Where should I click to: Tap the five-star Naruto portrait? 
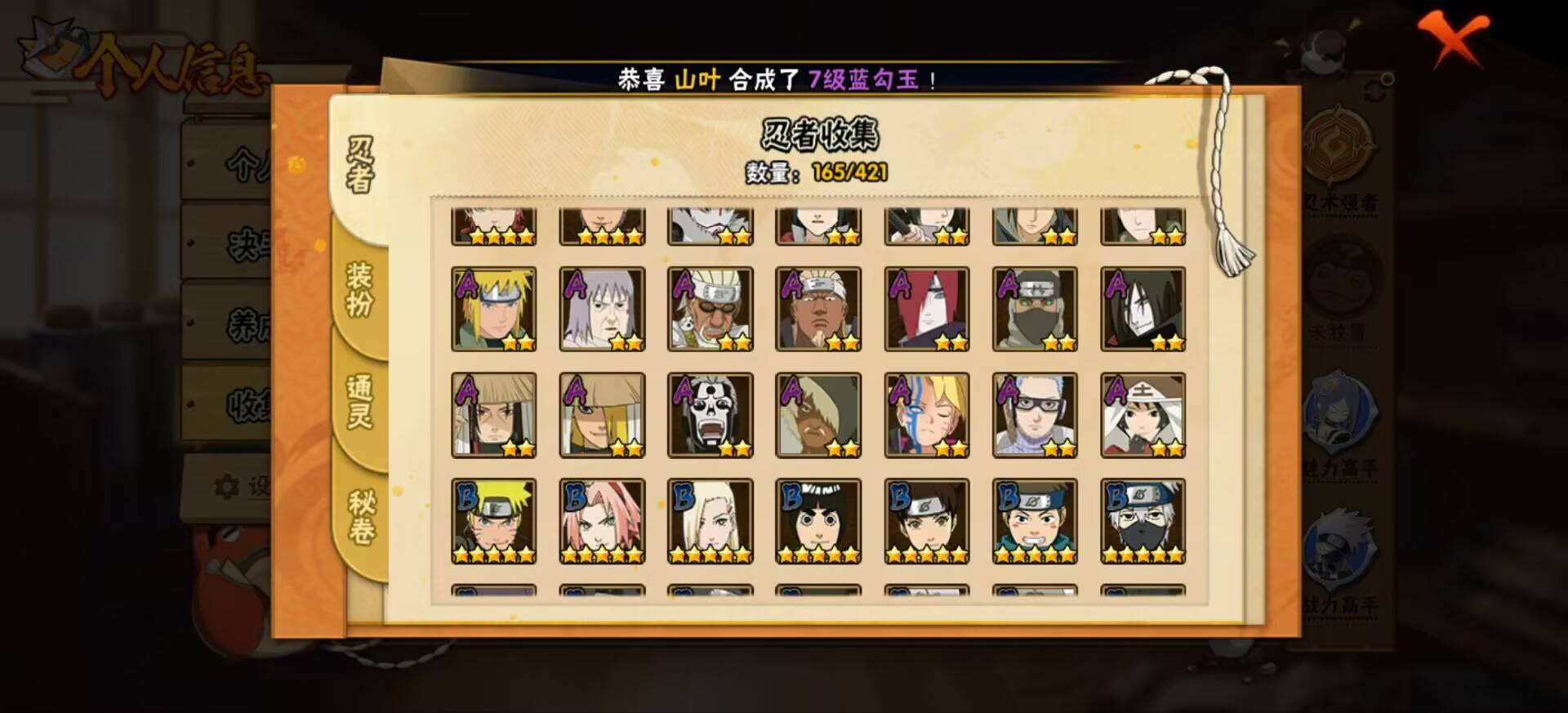click(492, 520)
